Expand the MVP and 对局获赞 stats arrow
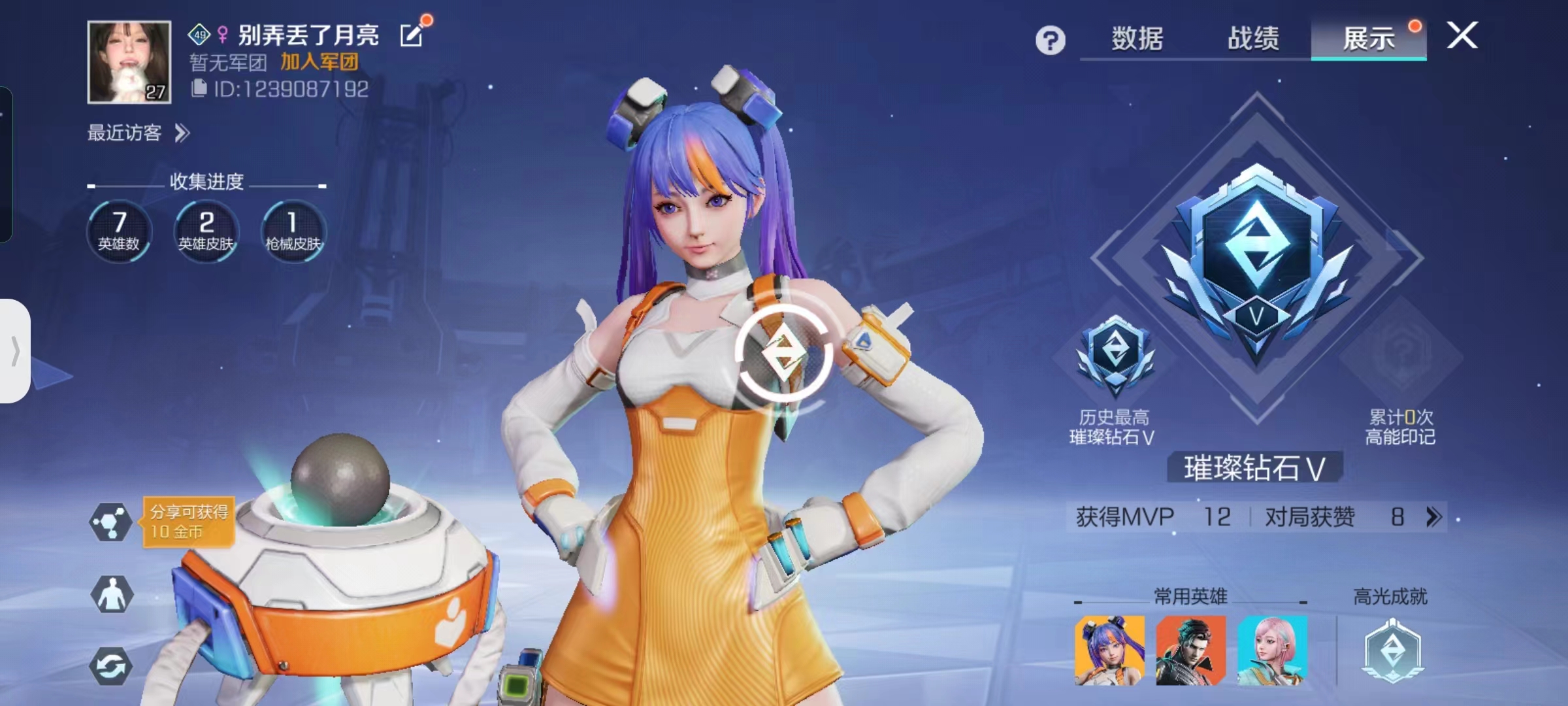1568x706 pixels. [1433, 517]
